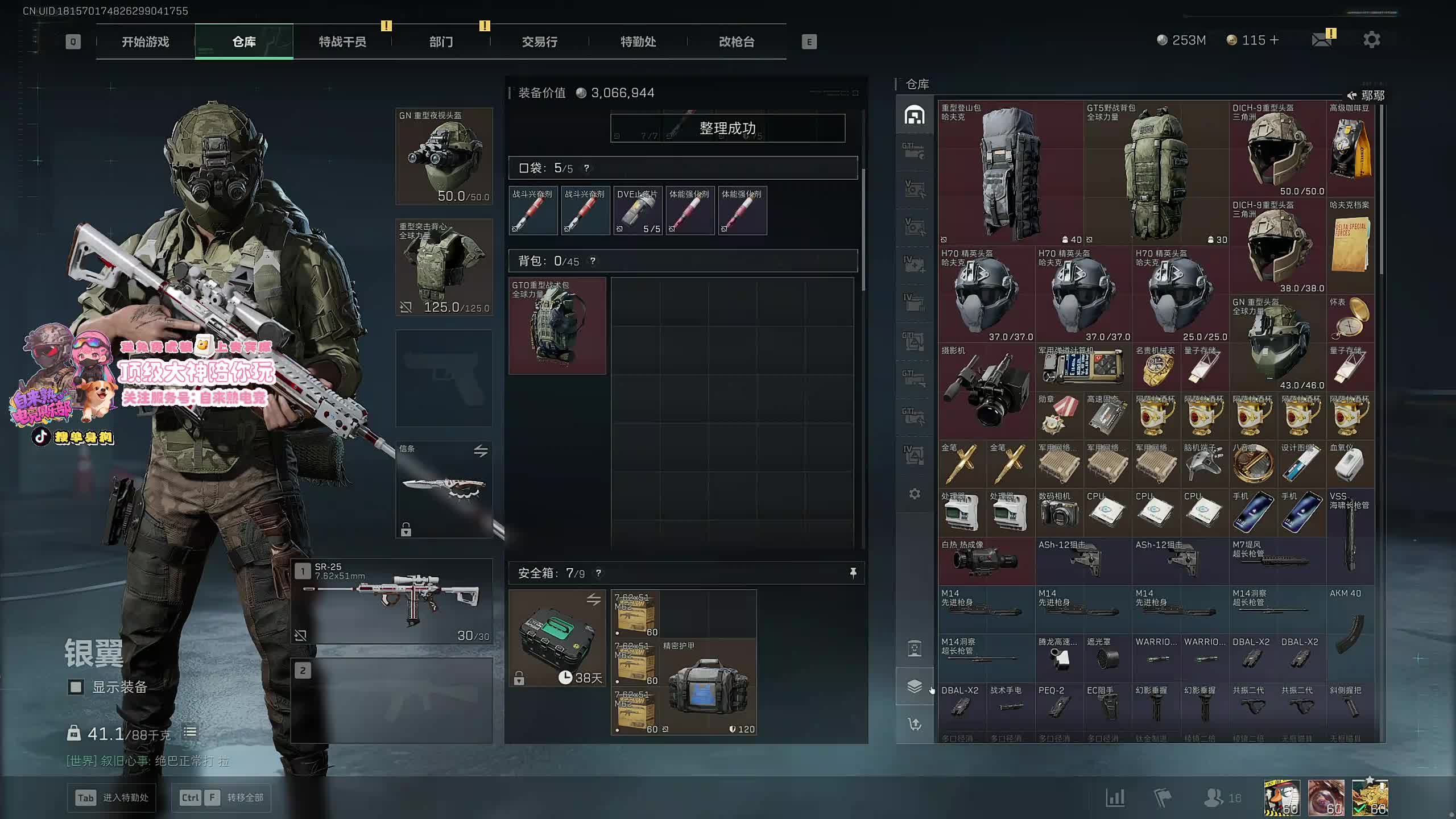Open the 开始游戏 tab
This screenshot has height=819, width=1456.
[145, 42]
